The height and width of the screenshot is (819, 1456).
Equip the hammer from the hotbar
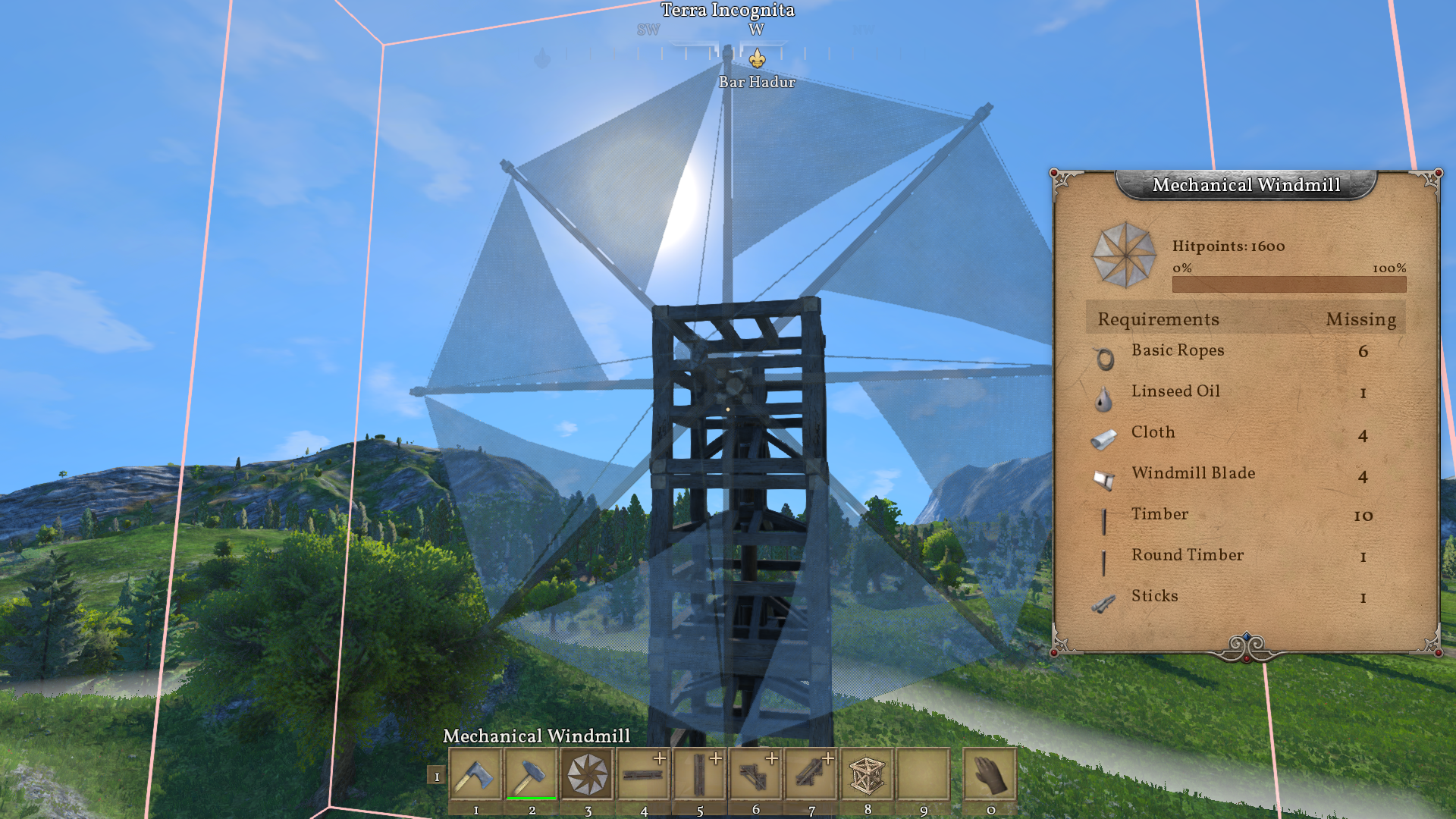click(x=532, y=774)
